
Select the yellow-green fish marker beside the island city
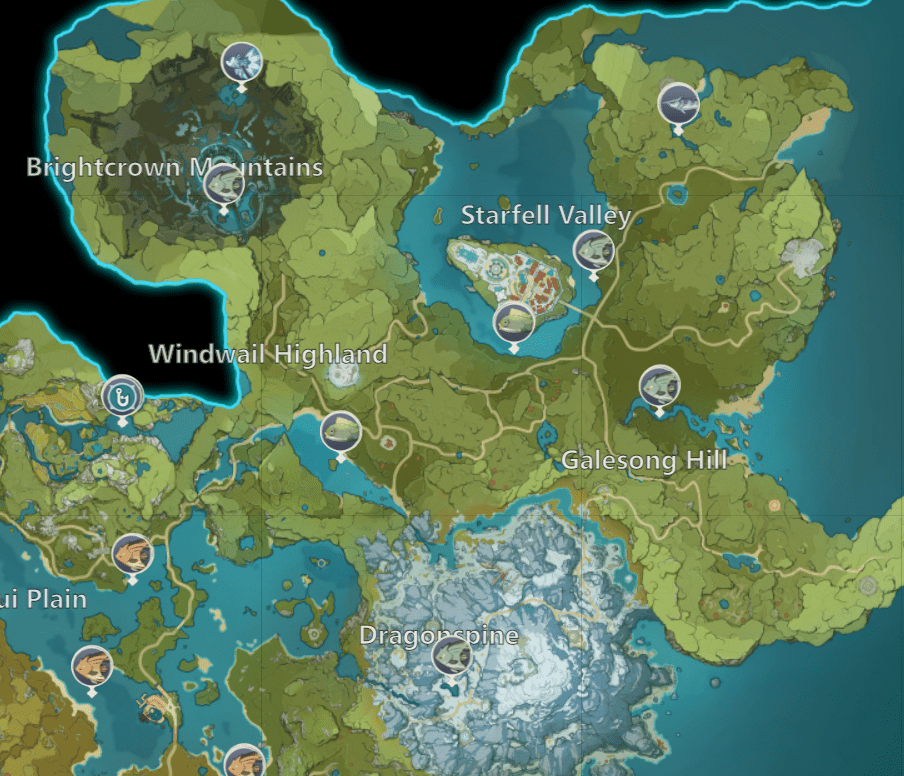513,321
